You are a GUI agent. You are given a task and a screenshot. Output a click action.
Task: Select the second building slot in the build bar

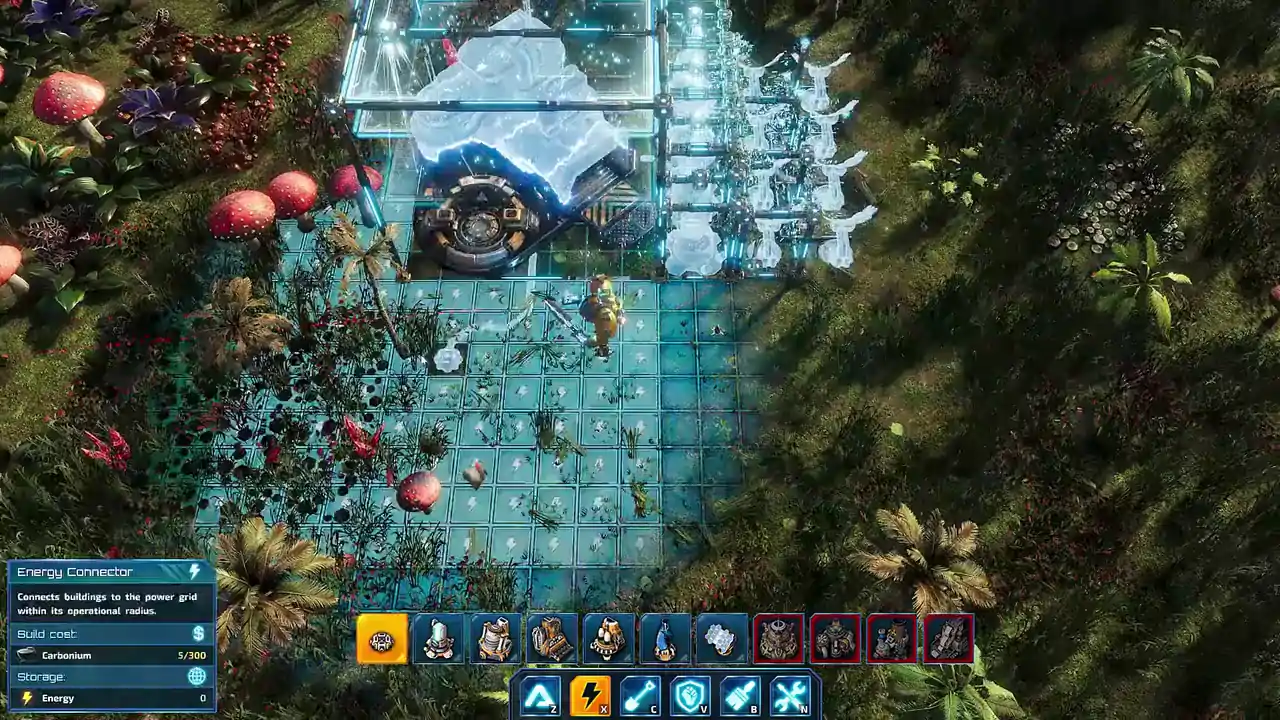[x=437, y=638]
